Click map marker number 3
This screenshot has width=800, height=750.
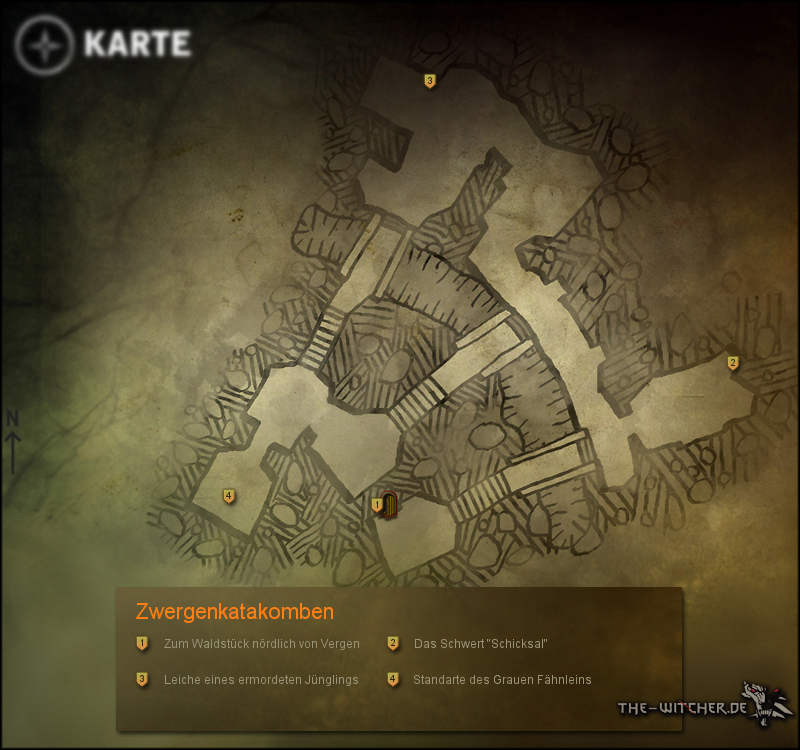[x=430, y=81]
